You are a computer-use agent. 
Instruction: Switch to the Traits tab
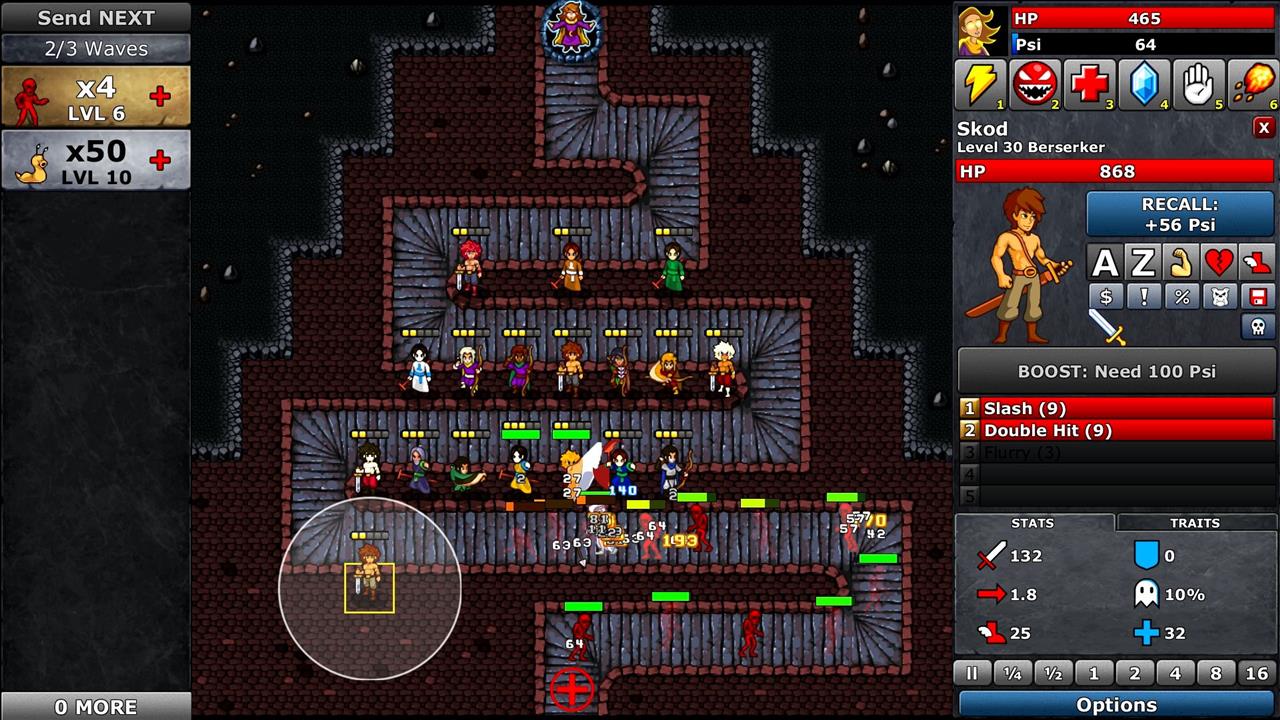[1195, 523]
